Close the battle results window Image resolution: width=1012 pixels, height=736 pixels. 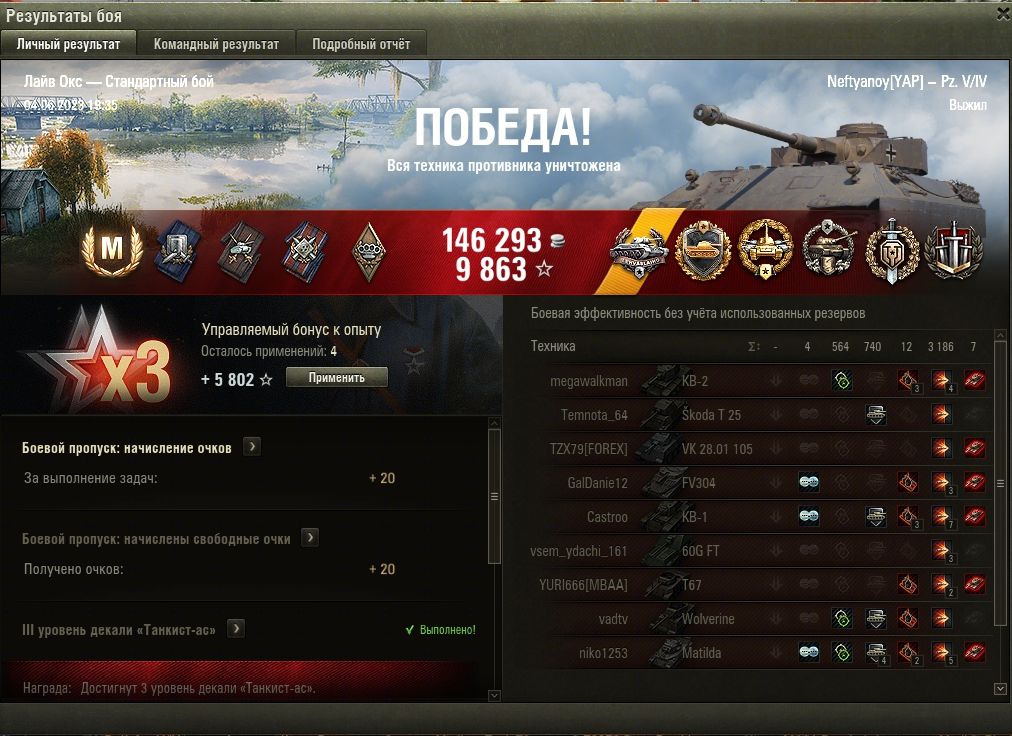(1003, 14)
